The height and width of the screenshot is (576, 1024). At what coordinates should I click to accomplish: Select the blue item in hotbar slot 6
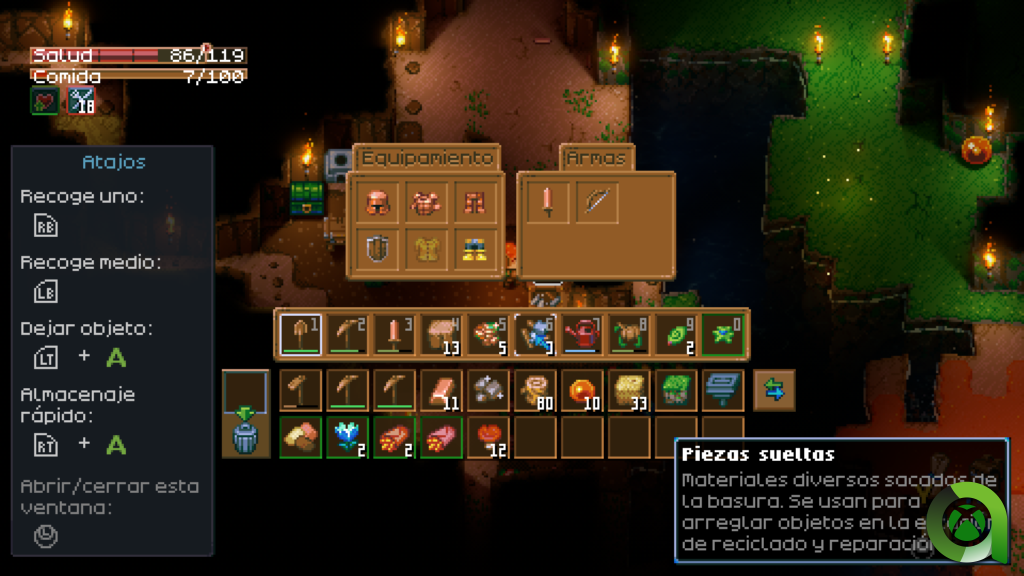[536, 334]
